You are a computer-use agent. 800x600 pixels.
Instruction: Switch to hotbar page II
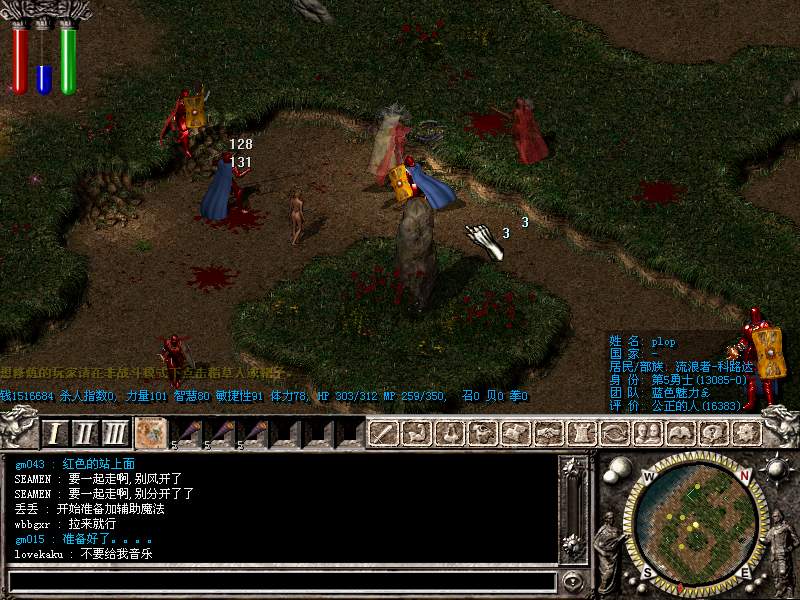(x=85, y=433)
